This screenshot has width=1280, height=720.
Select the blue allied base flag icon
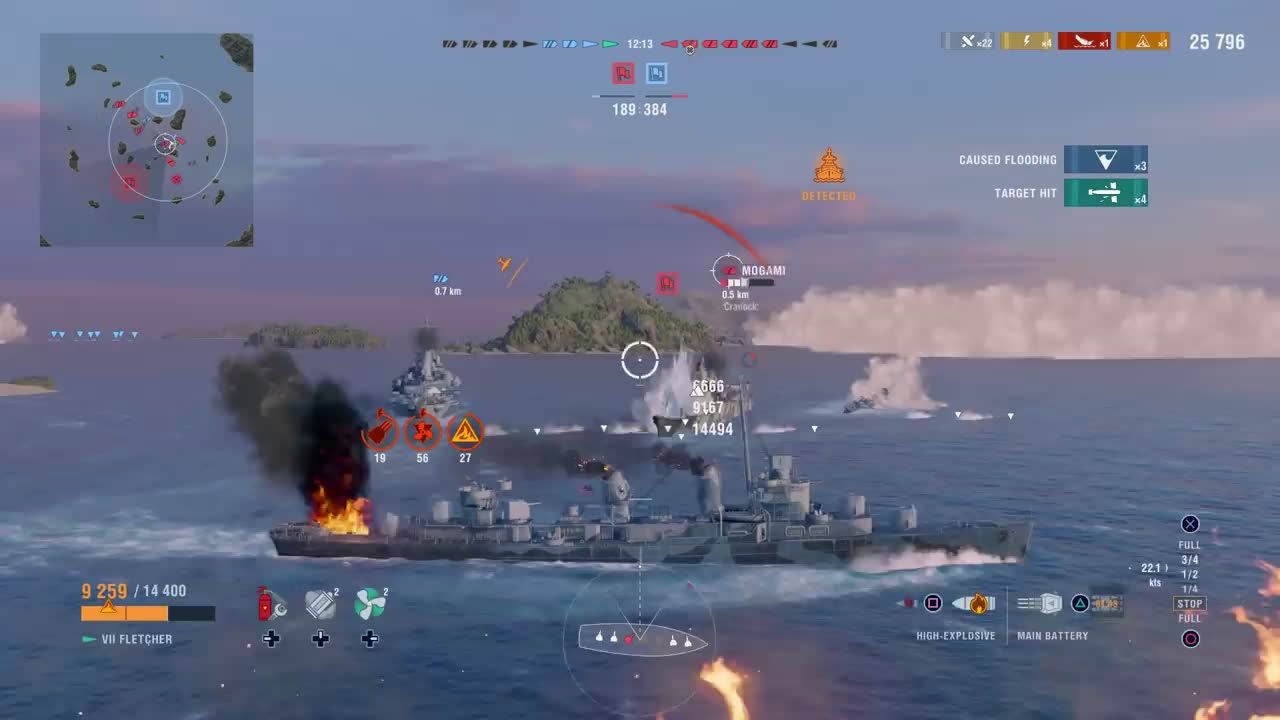(656, 73)
